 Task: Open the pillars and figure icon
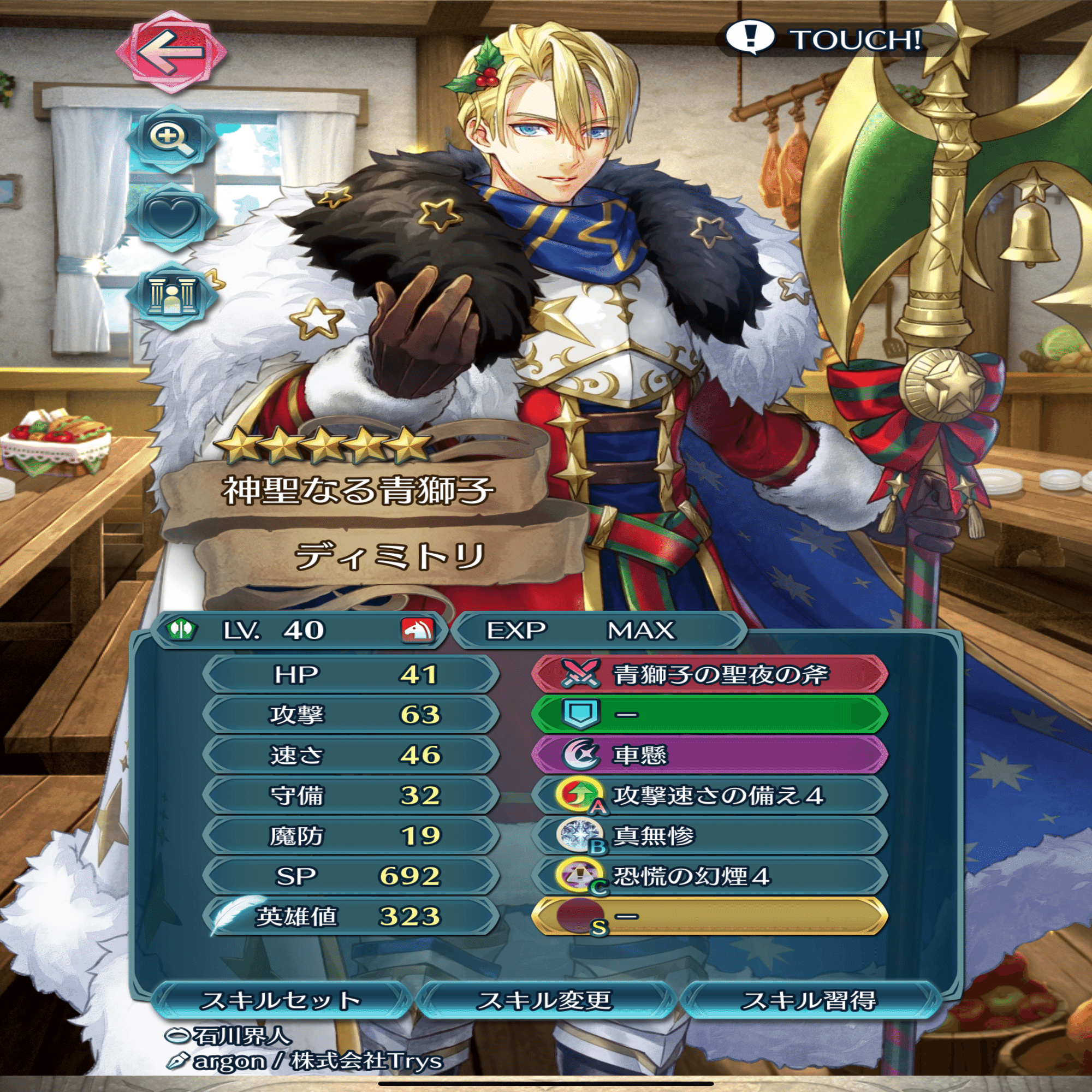(171, 295)
